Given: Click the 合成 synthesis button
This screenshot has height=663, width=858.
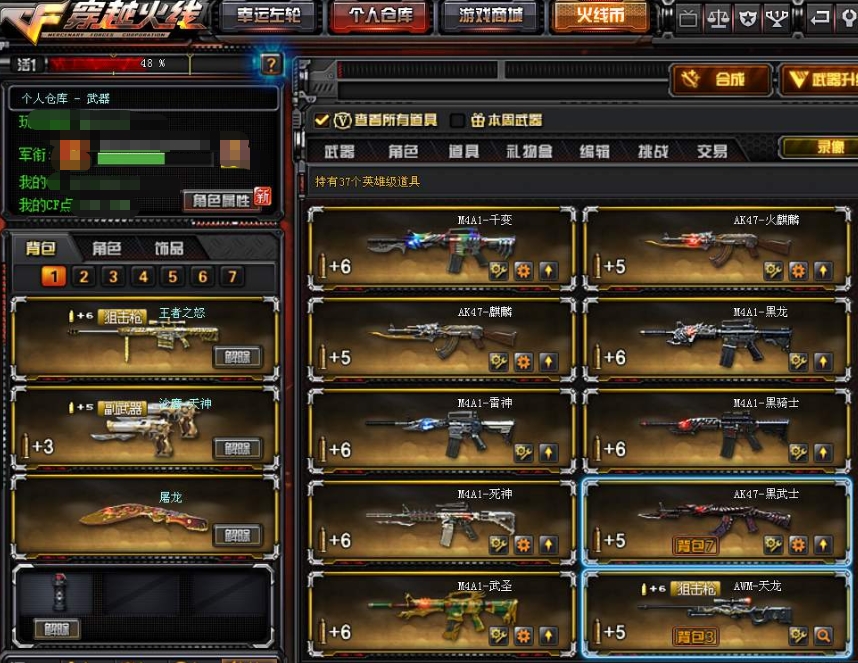Looking at the screenshot, I should click(x=719, y=80).
